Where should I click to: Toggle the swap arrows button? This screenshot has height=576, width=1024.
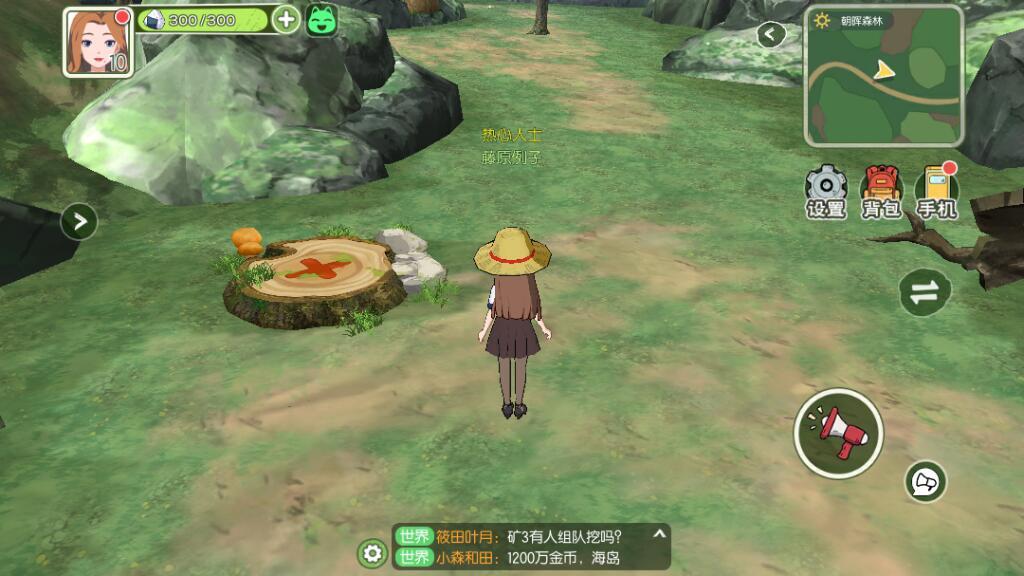[x=925, y=291]
